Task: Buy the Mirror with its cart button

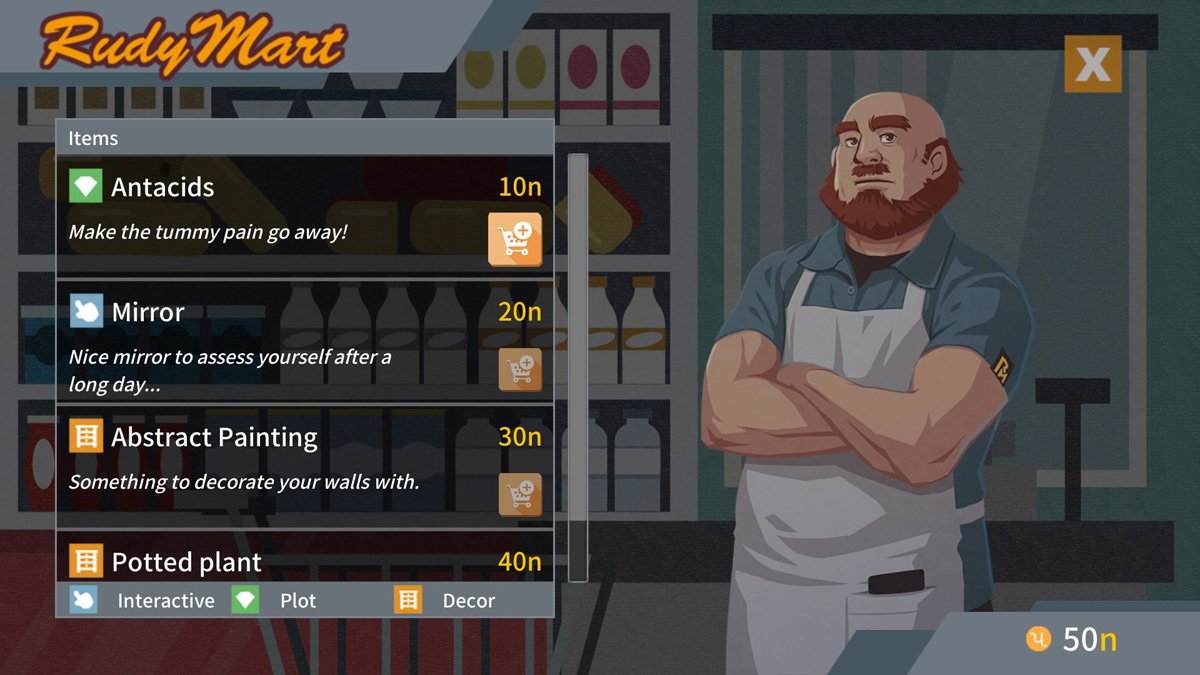Action: [520, 369]
